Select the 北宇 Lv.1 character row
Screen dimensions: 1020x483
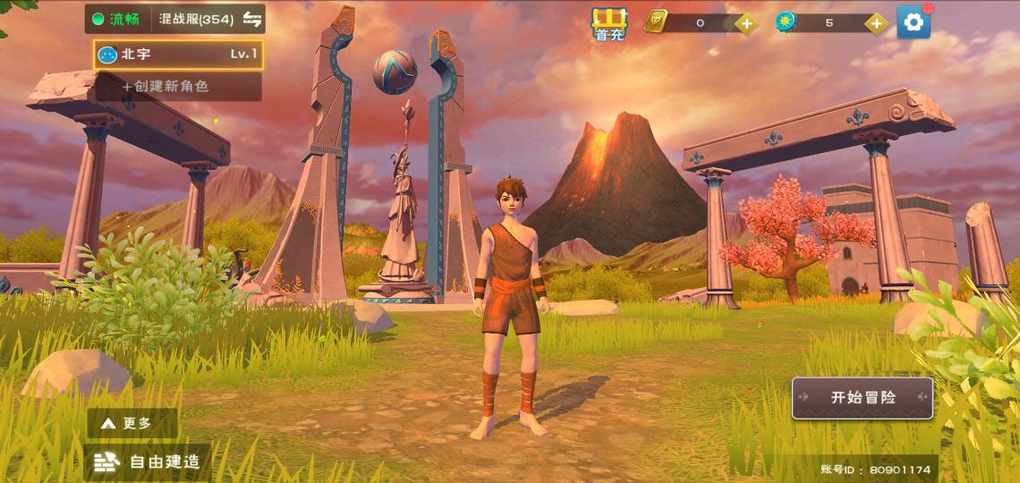(x=179, y=55)
